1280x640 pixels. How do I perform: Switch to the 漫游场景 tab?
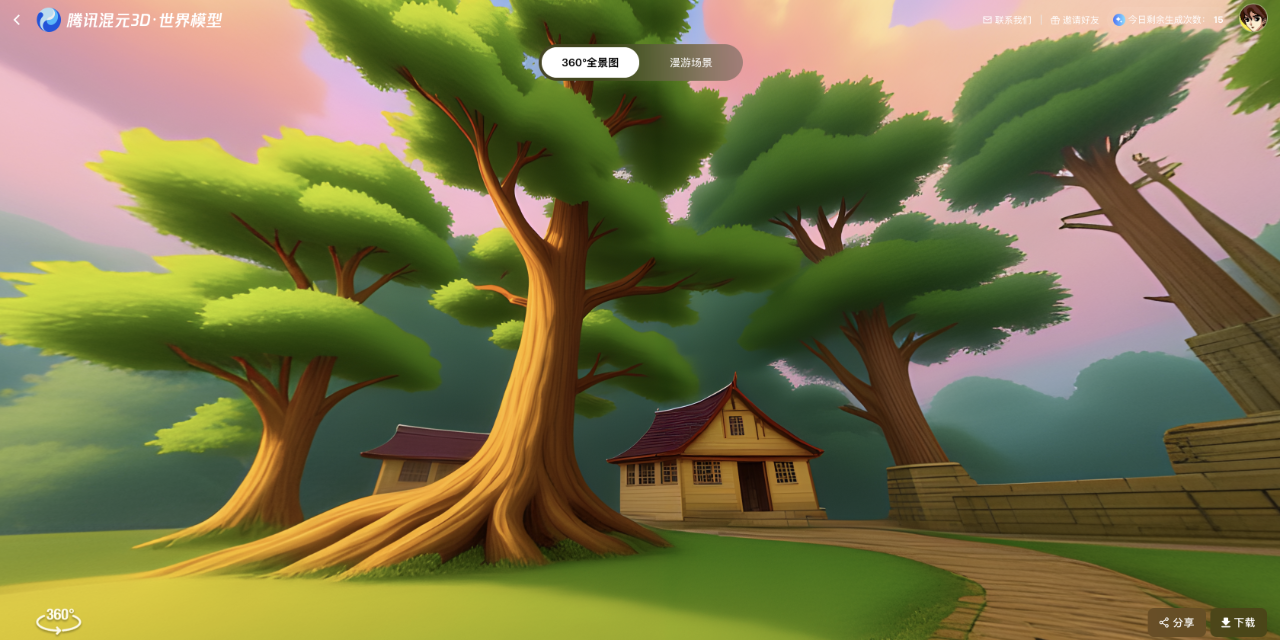tap(691, 62)
